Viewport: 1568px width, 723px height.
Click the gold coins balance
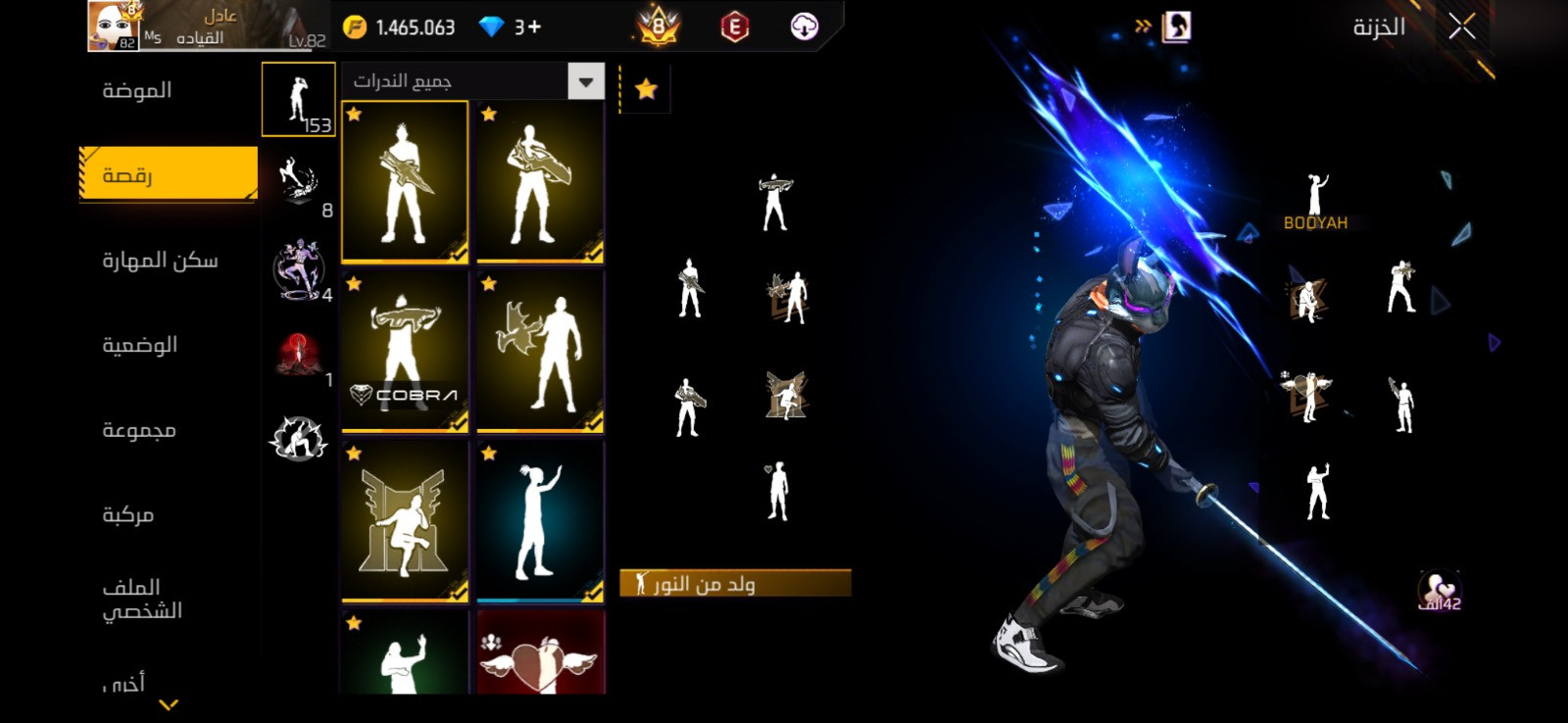point(400,27)
